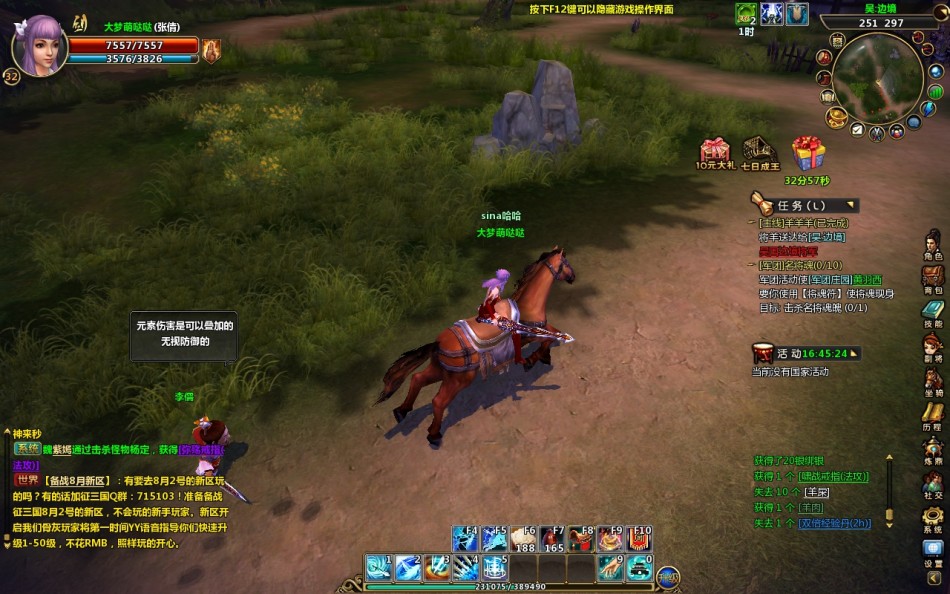
Task: Activate the F8 horse saddle mount slot
Action: (581, 540)
